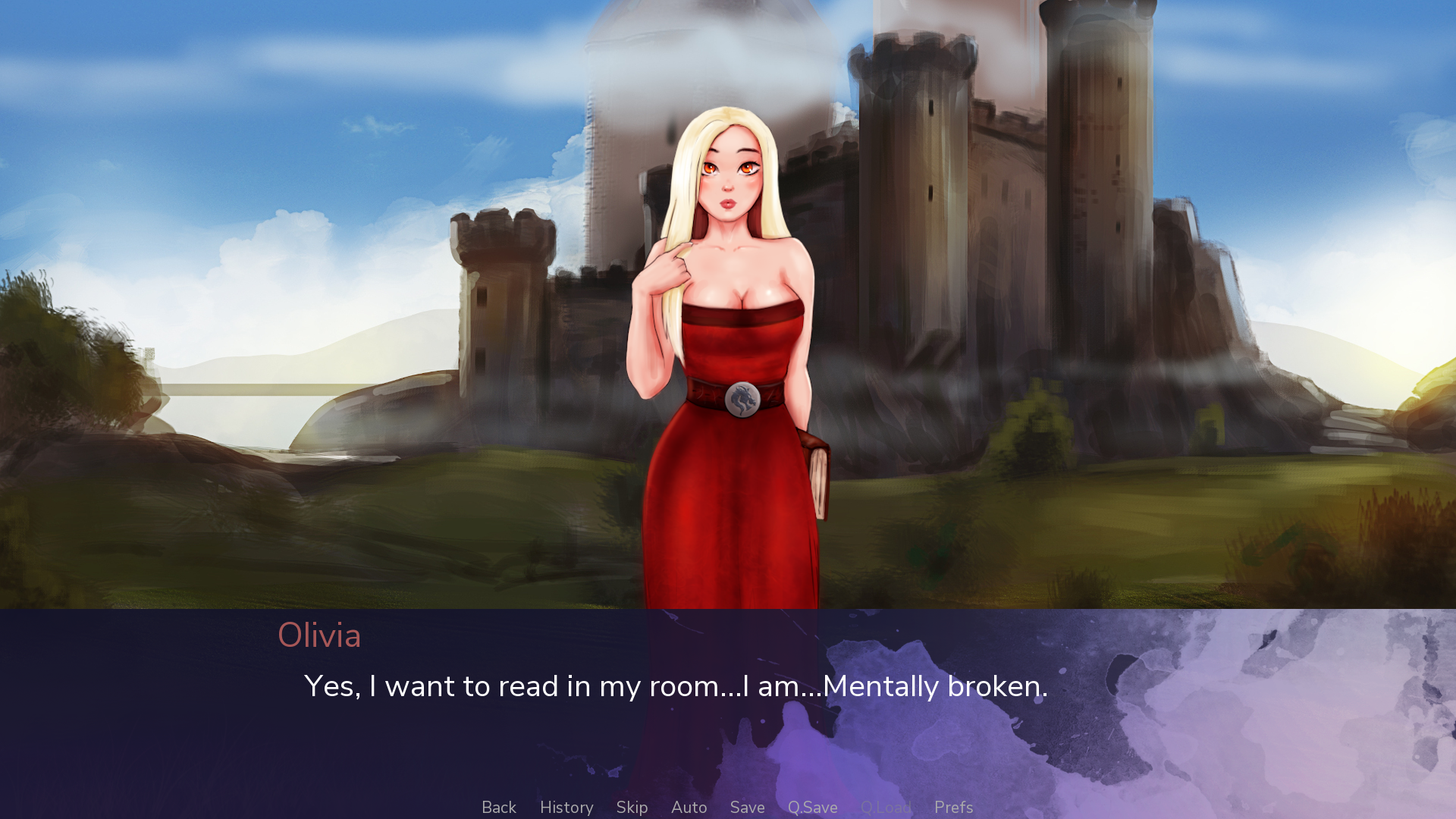1456x819 pixels.
Task: Turn on Auto advance
Action: point(689,808)
